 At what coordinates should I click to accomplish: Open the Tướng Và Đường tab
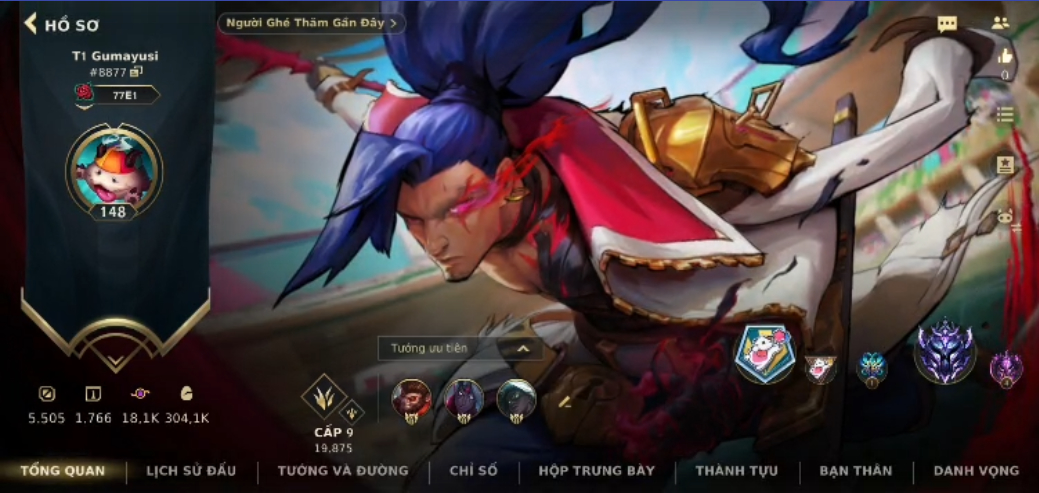343,471
